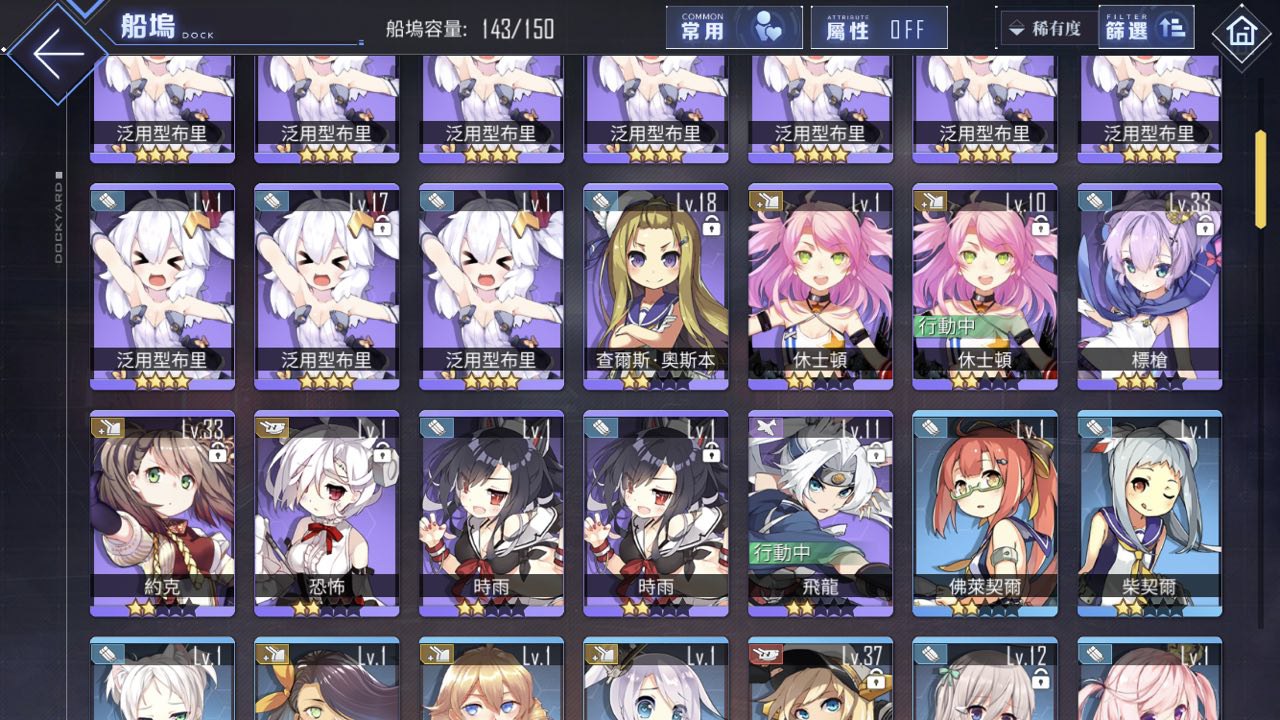The image size is (1280, 720).
Task: Choose the 約克 ship card
Action: 162,513
